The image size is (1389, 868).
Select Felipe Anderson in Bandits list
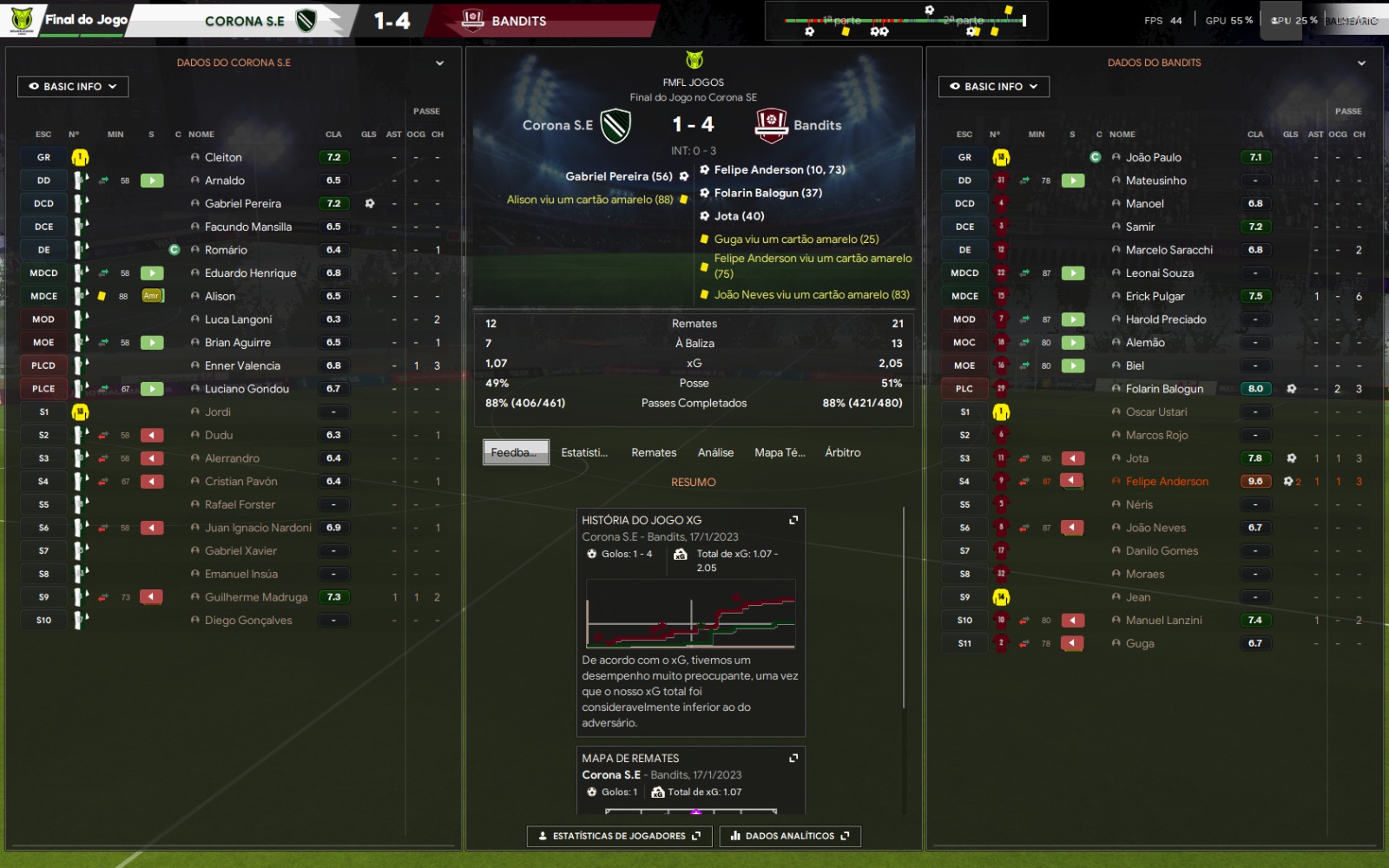click(x=1167, y=482)
